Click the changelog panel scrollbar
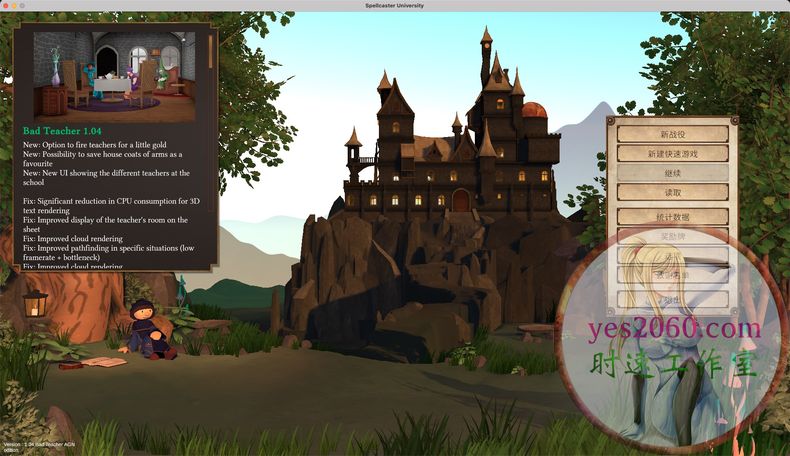This screenshot has height=456, width=790. pyautogui.click(x=210, y=50)
